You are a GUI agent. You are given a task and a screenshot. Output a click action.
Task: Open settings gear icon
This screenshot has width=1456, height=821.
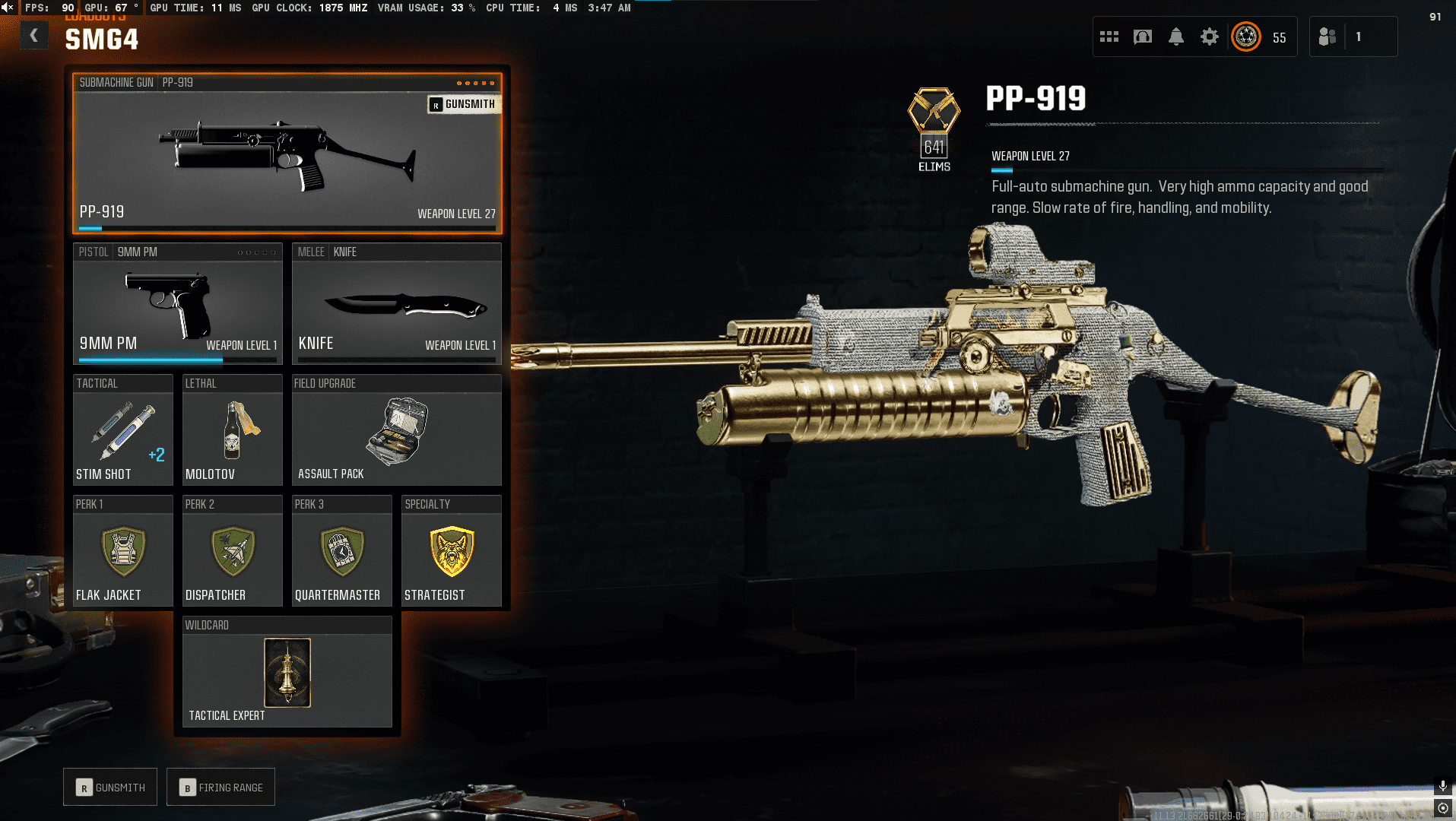pos(1209,36)
